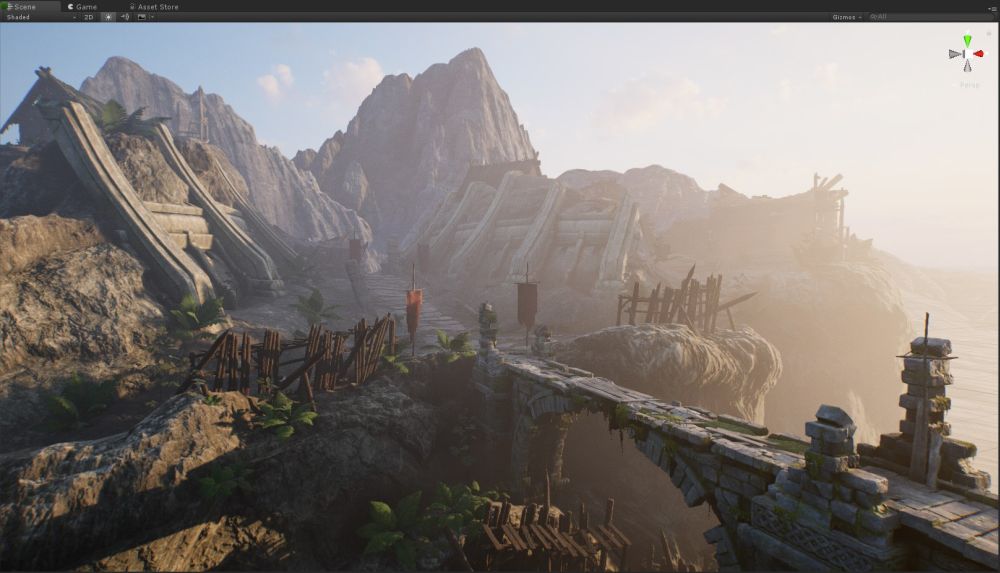Open the panel options menu in the top-right corner
The width and height of the screenshot is (1000, 573).
coord(993,6)
